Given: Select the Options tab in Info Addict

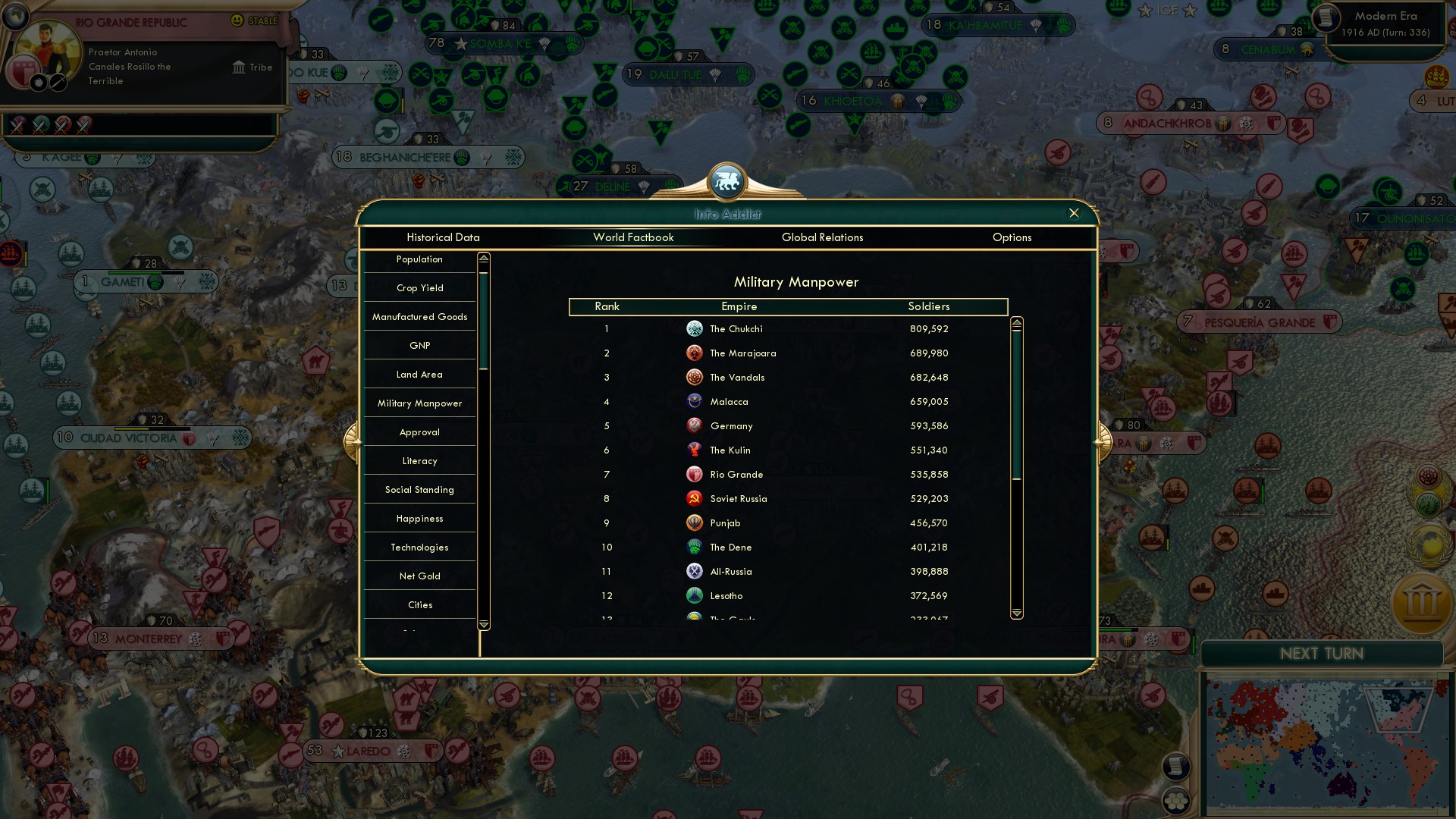Looking at the screenshot, I should [1012, 237].
